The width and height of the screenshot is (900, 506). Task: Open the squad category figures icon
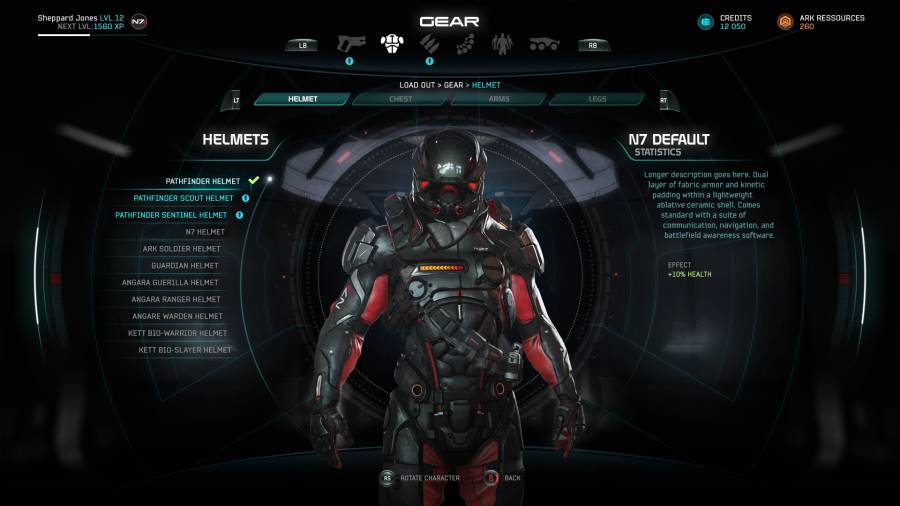click(x=502, y=44)
